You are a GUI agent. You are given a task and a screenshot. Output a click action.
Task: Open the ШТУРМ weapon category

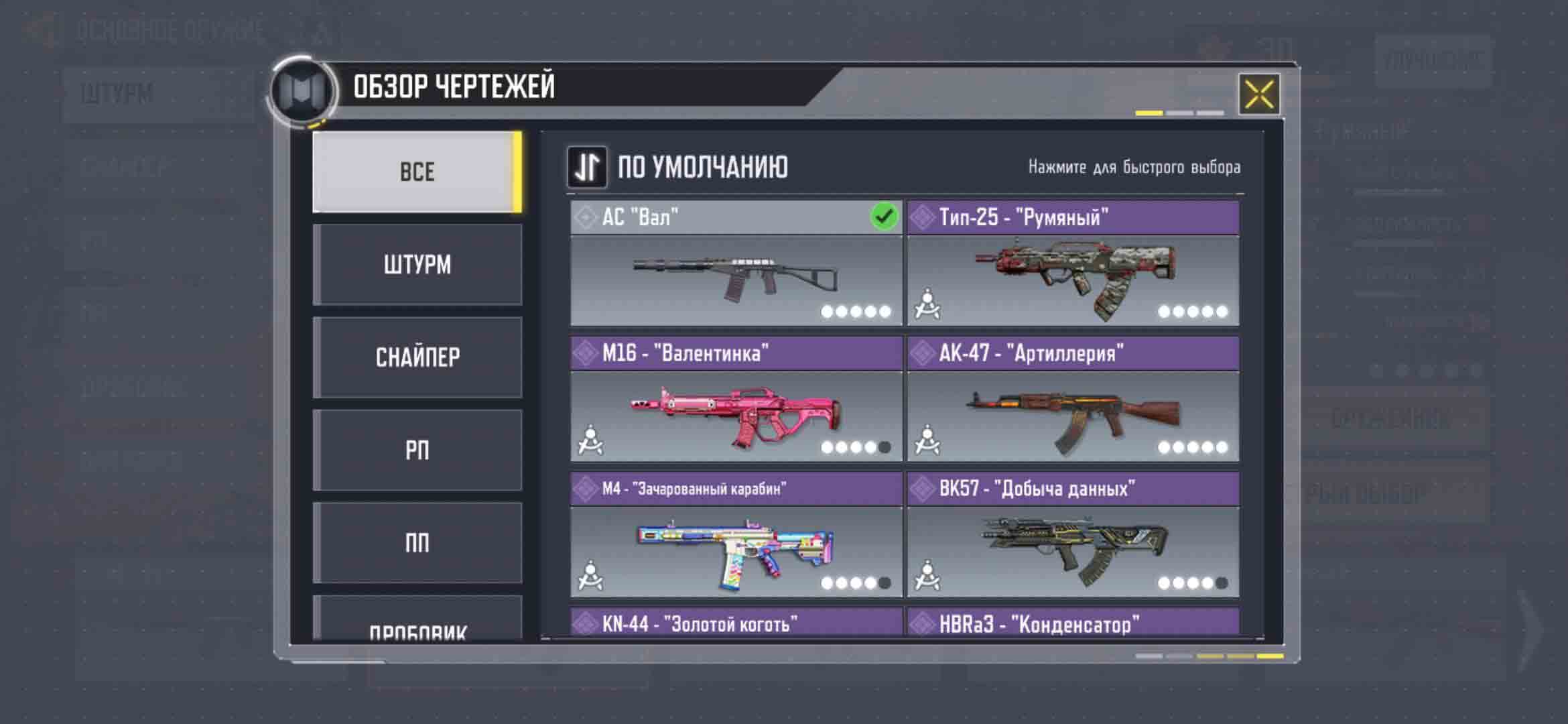417,265
